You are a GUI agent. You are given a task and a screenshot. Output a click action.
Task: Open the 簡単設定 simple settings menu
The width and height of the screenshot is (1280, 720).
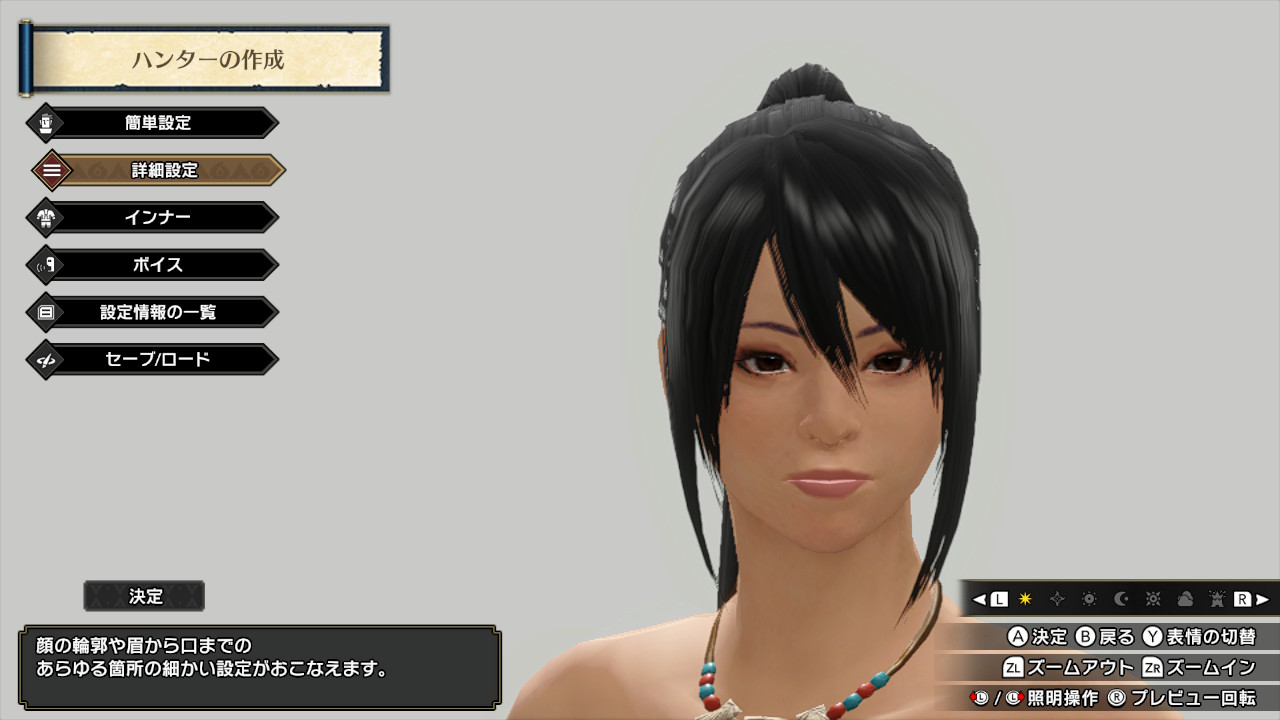tap(158, 123)
